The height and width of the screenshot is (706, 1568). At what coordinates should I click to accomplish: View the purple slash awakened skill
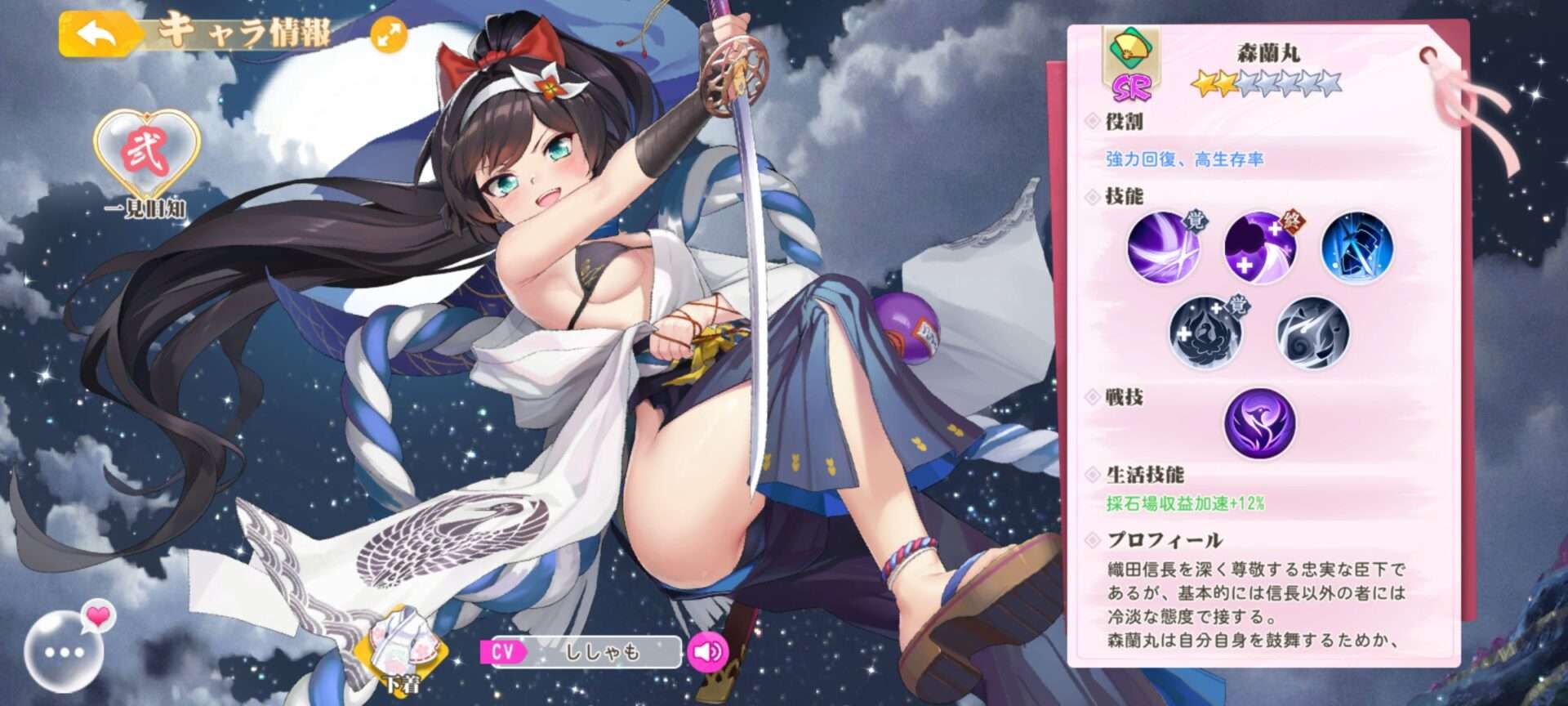1164,248
